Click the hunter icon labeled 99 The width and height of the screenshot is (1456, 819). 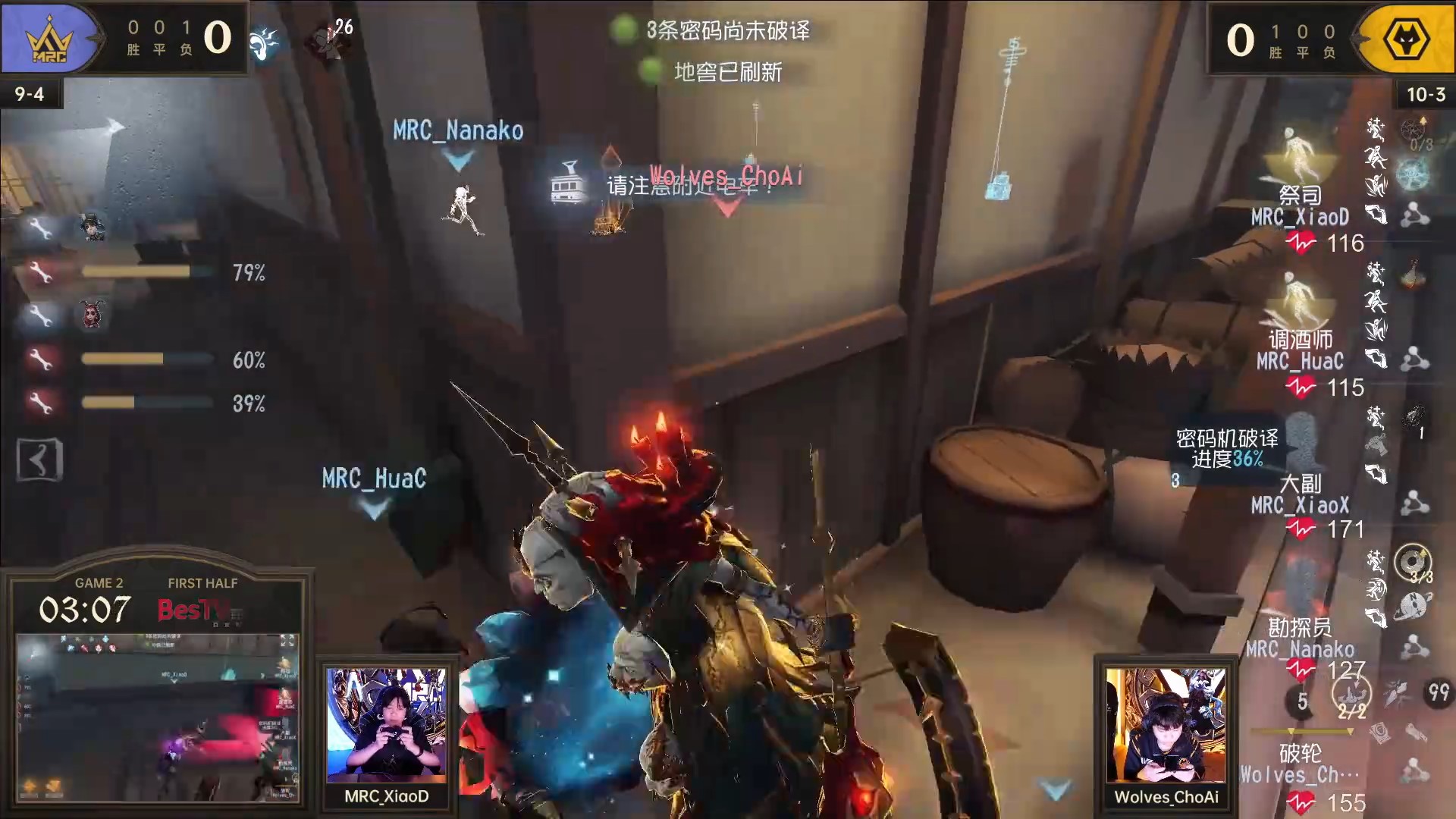[1438, 692]
